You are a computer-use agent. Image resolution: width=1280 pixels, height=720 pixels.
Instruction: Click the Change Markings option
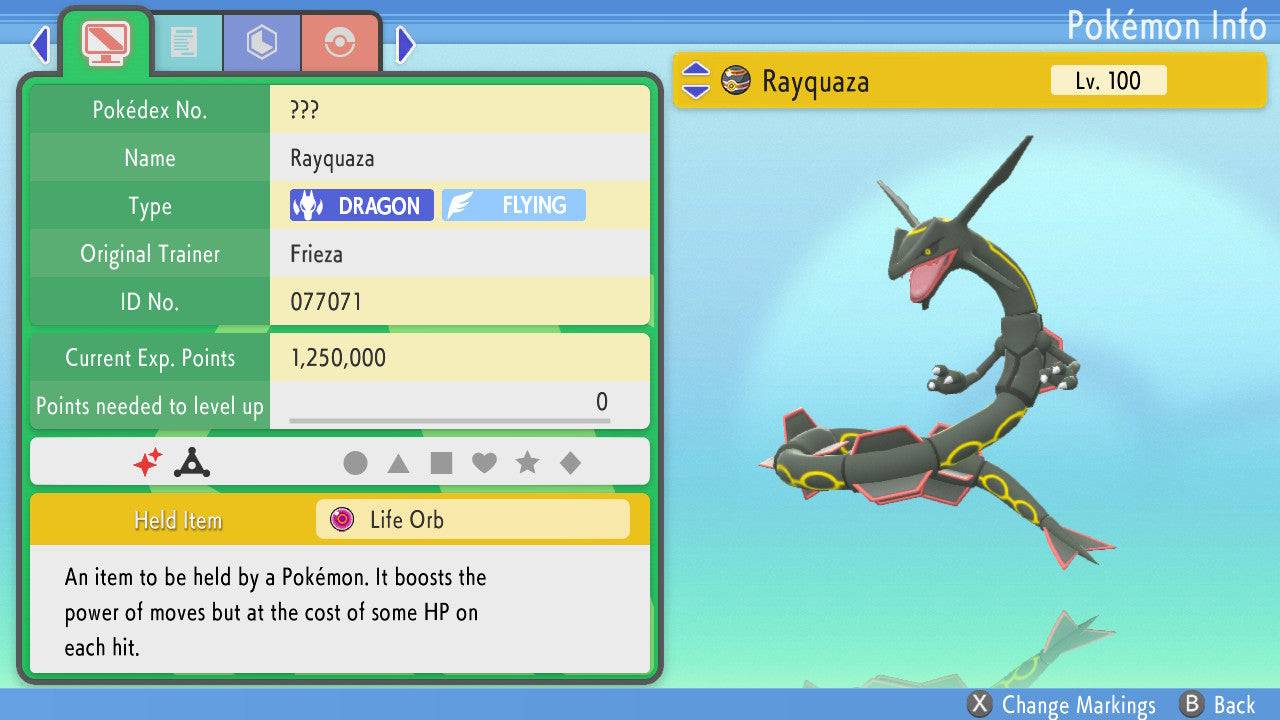(x=1062, y=705)
